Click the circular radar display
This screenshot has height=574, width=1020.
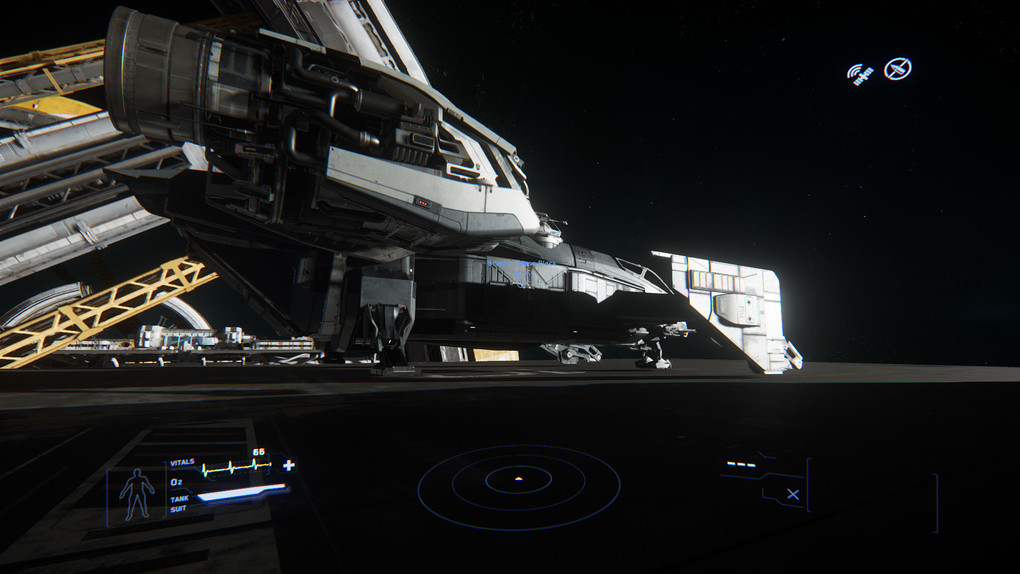click(518, 485)
